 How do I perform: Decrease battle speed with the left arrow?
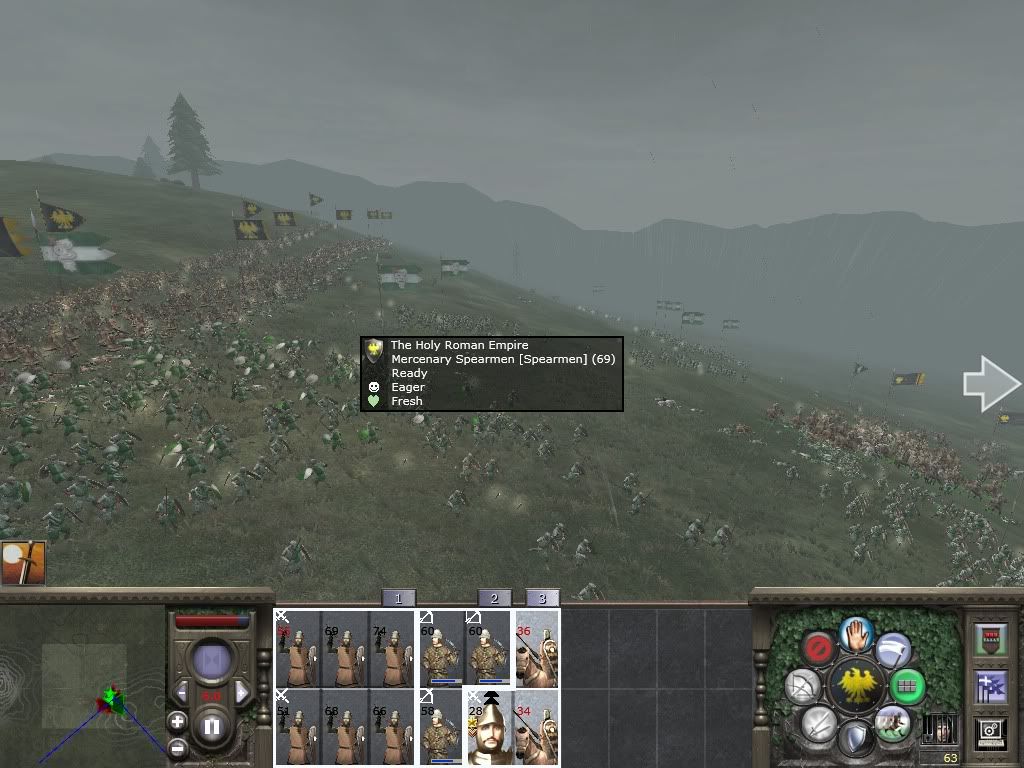click(x=182, y=692)
